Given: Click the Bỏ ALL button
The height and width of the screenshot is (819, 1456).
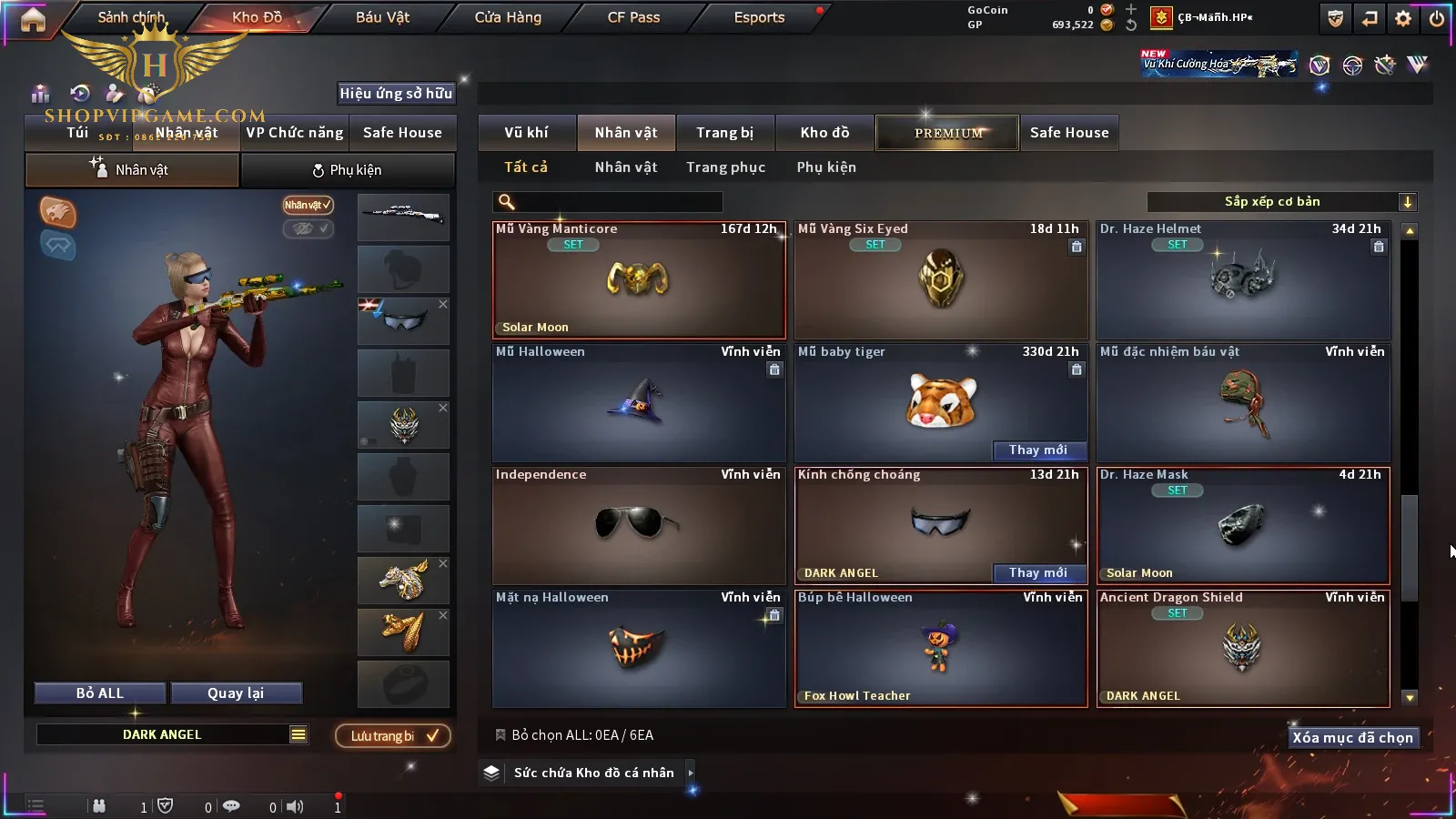Looking at the screenshot, I should pyautogui.click(x=100, y=693).
